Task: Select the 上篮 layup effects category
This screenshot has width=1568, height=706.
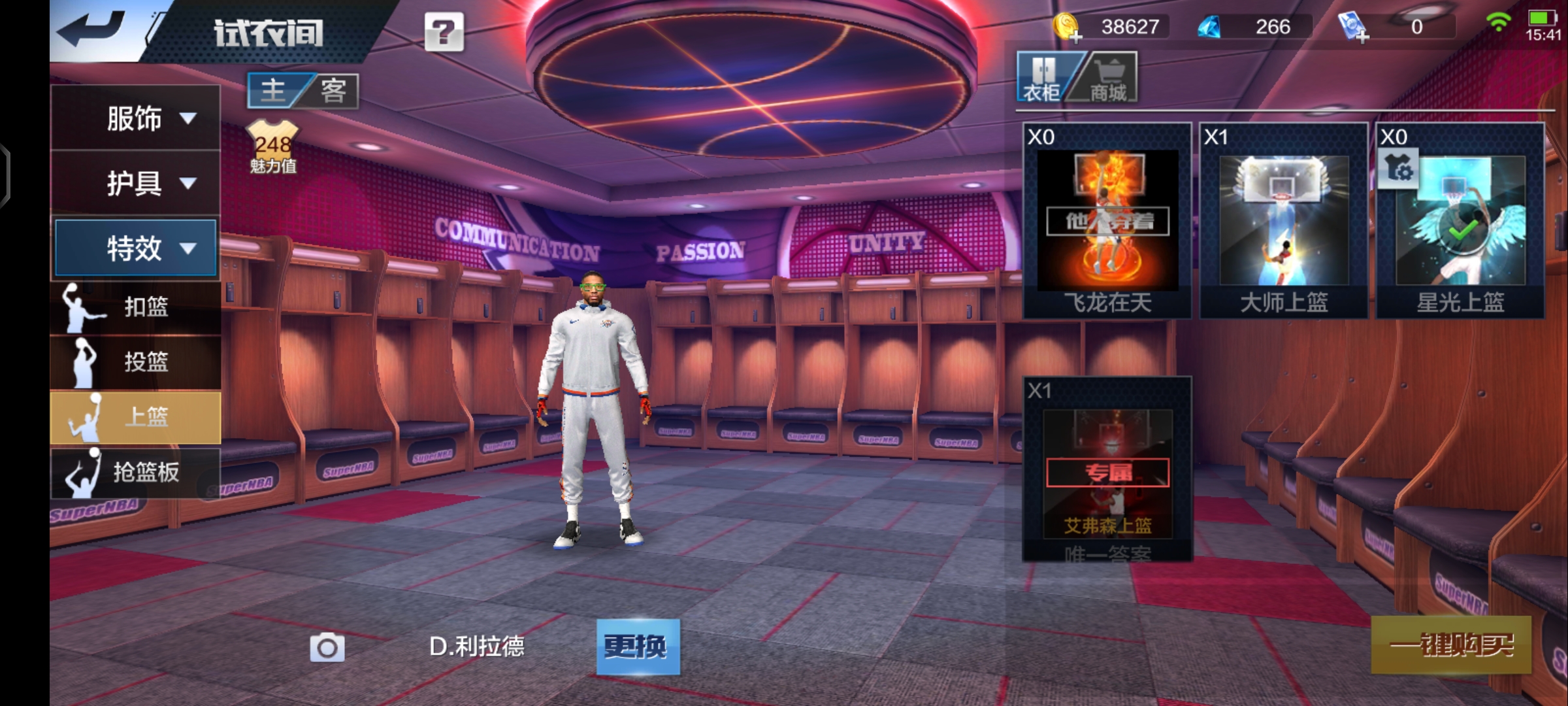Action: click(136, 417)
